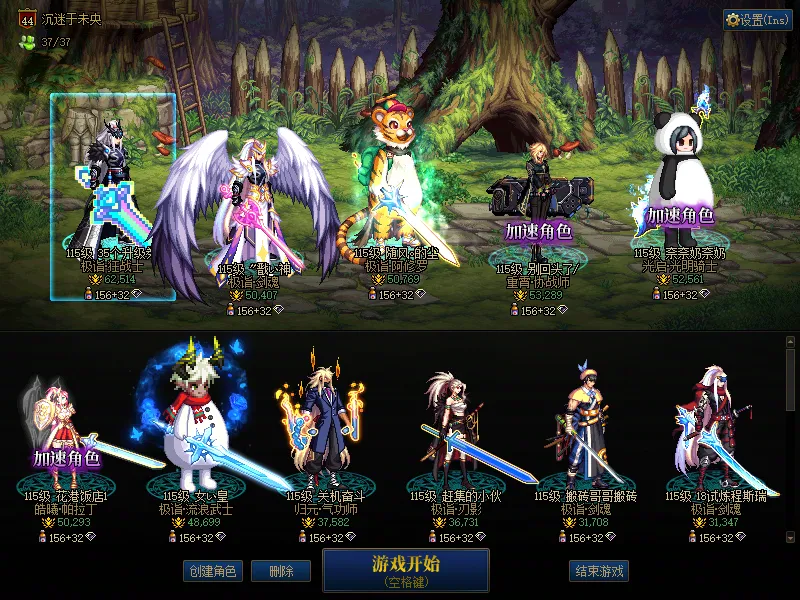
Task: Click the 创建角色 create character button
Action: click(x=211, y=571)
